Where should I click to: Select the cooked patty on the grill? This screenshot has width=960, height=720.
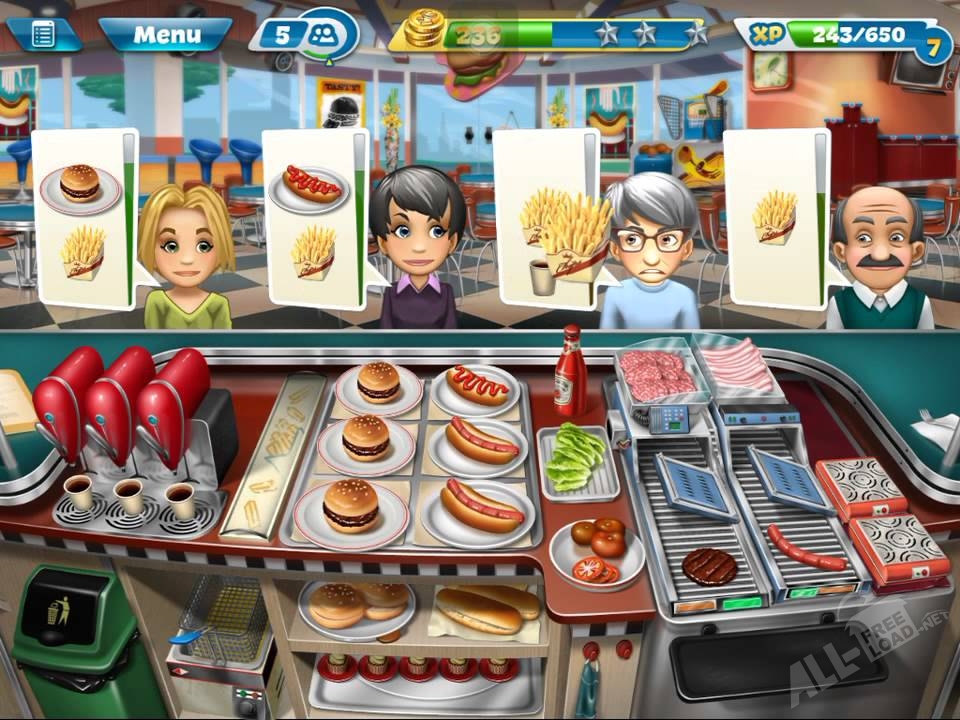click(x=710, y=566)
